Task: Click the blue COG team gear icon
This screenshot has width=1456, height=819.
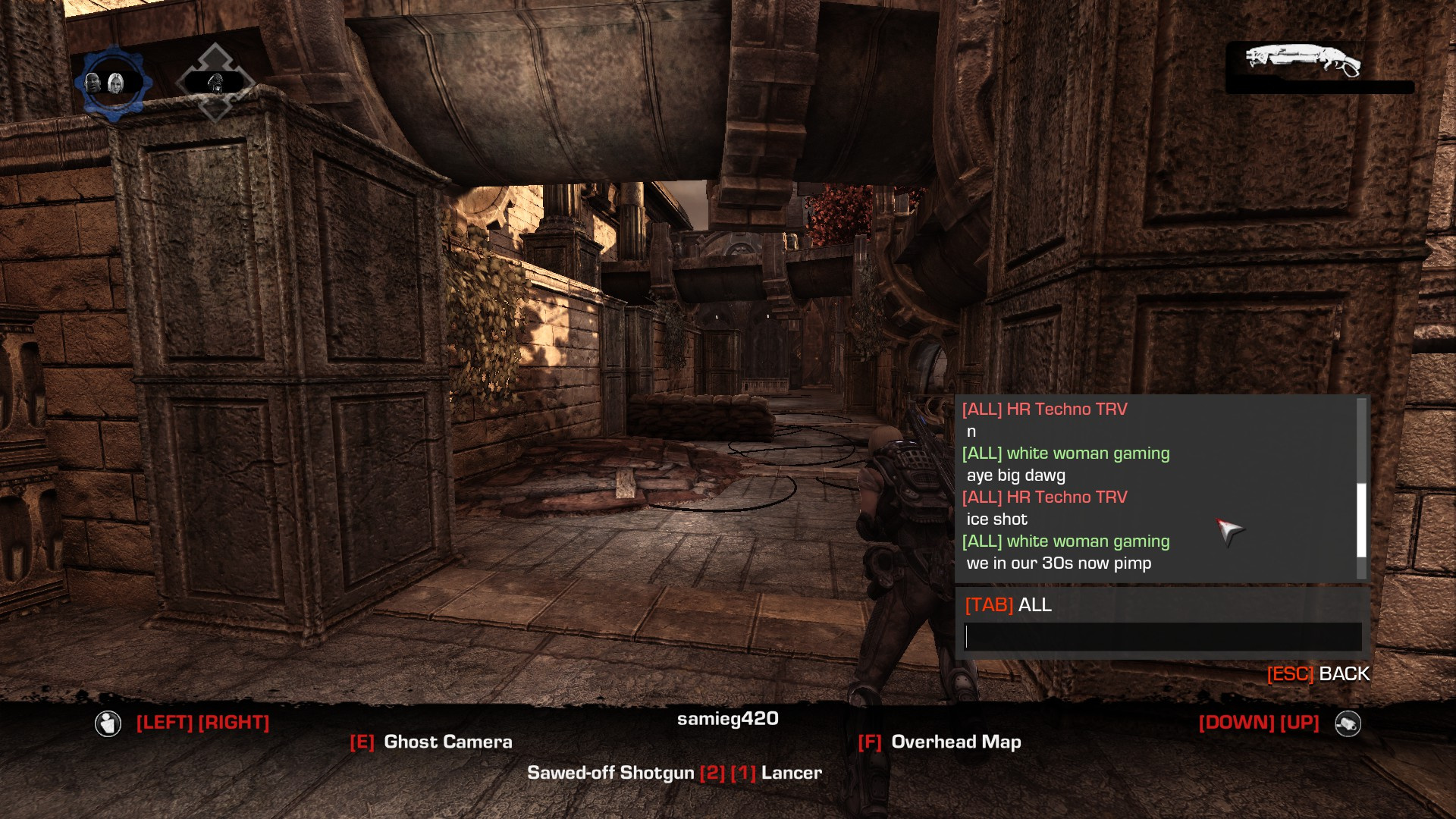Action: pos(113,83)
